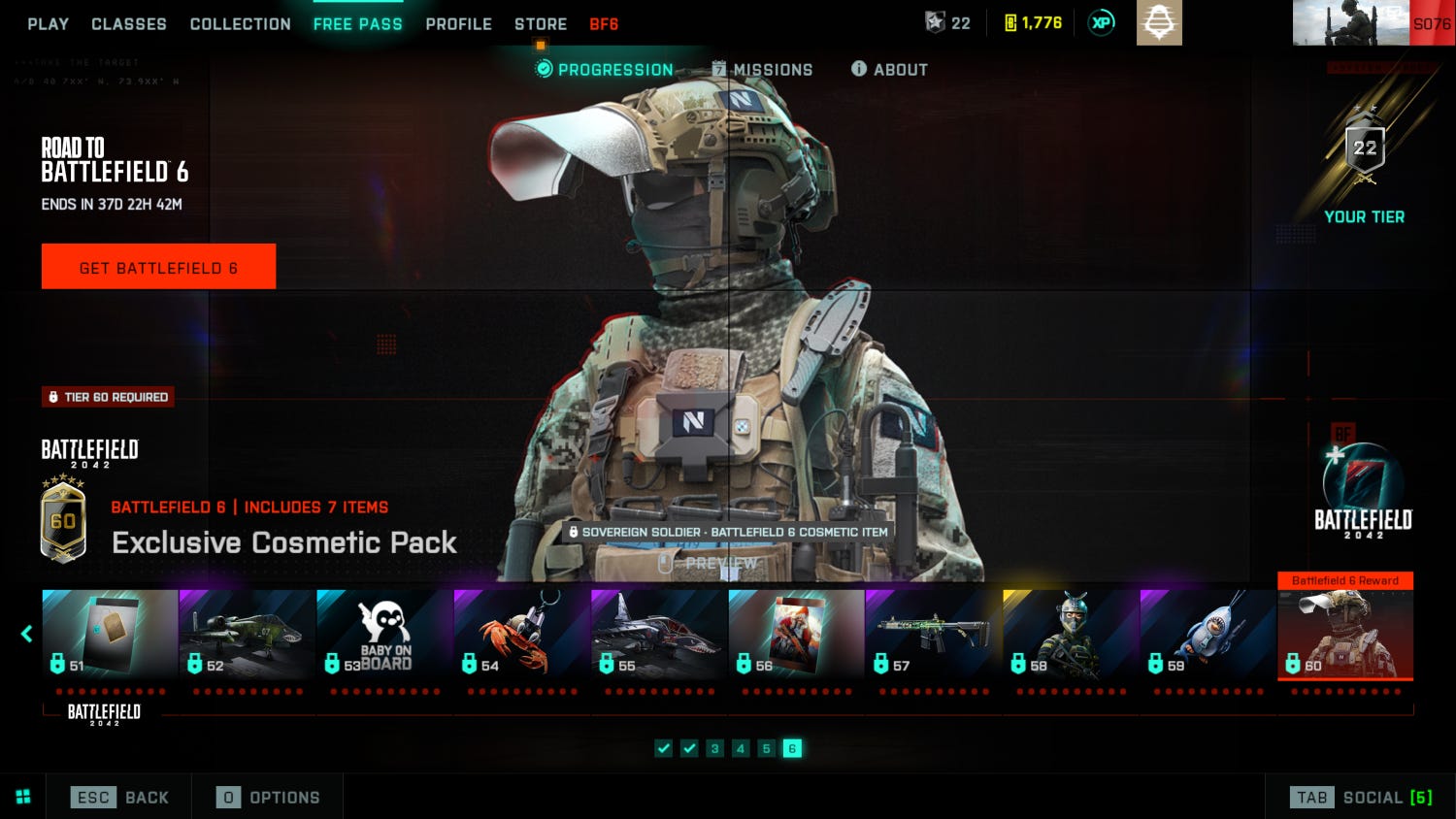Click the progress dots under tier 60
This screenshot has height=819, width=1456.
pyautogui.click(x=1345, y=691)
